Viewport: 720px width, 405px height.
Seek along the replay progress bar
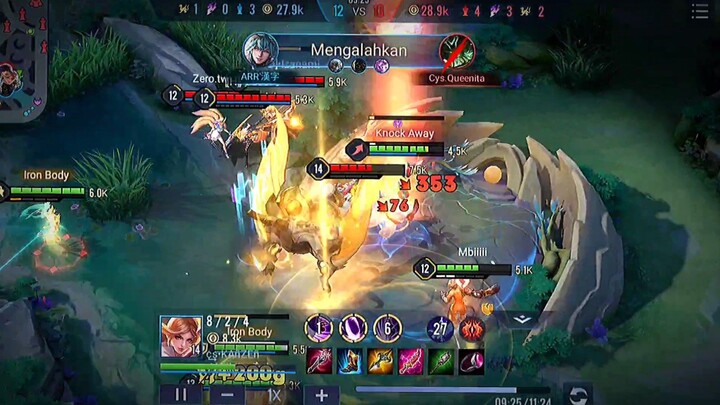pos(452,390)
